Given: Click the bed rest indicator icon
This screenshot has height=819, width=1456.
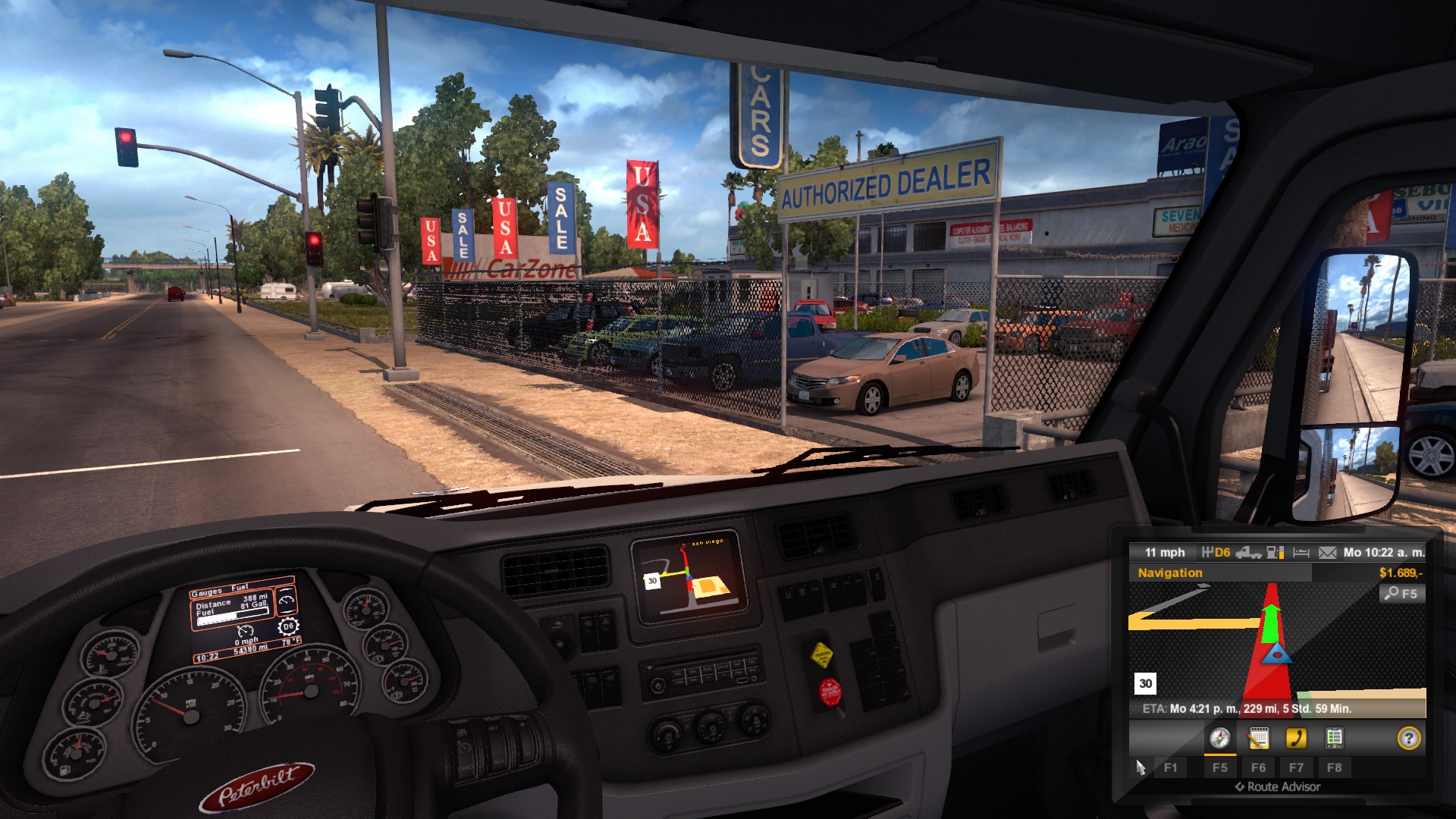Looking at the screenshot, I should tap(1301, 553).
